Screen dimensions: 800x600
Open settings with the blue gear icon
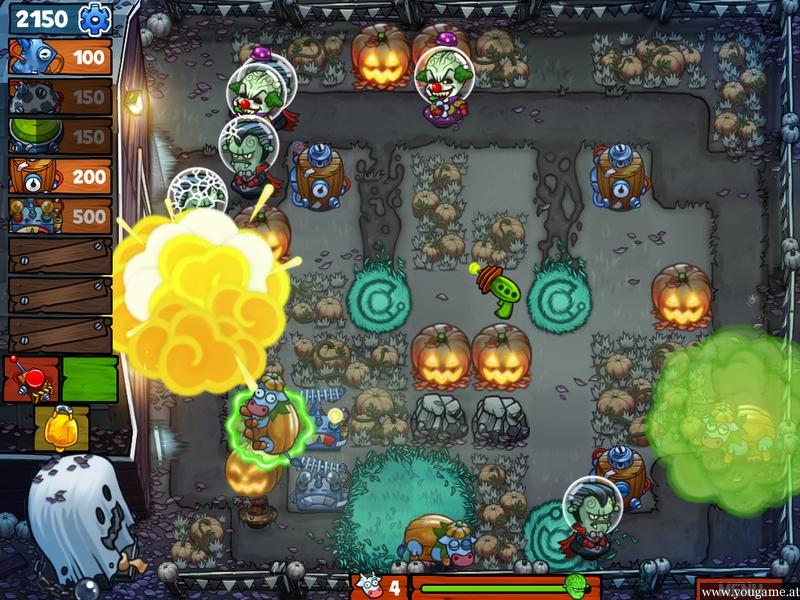95,18
